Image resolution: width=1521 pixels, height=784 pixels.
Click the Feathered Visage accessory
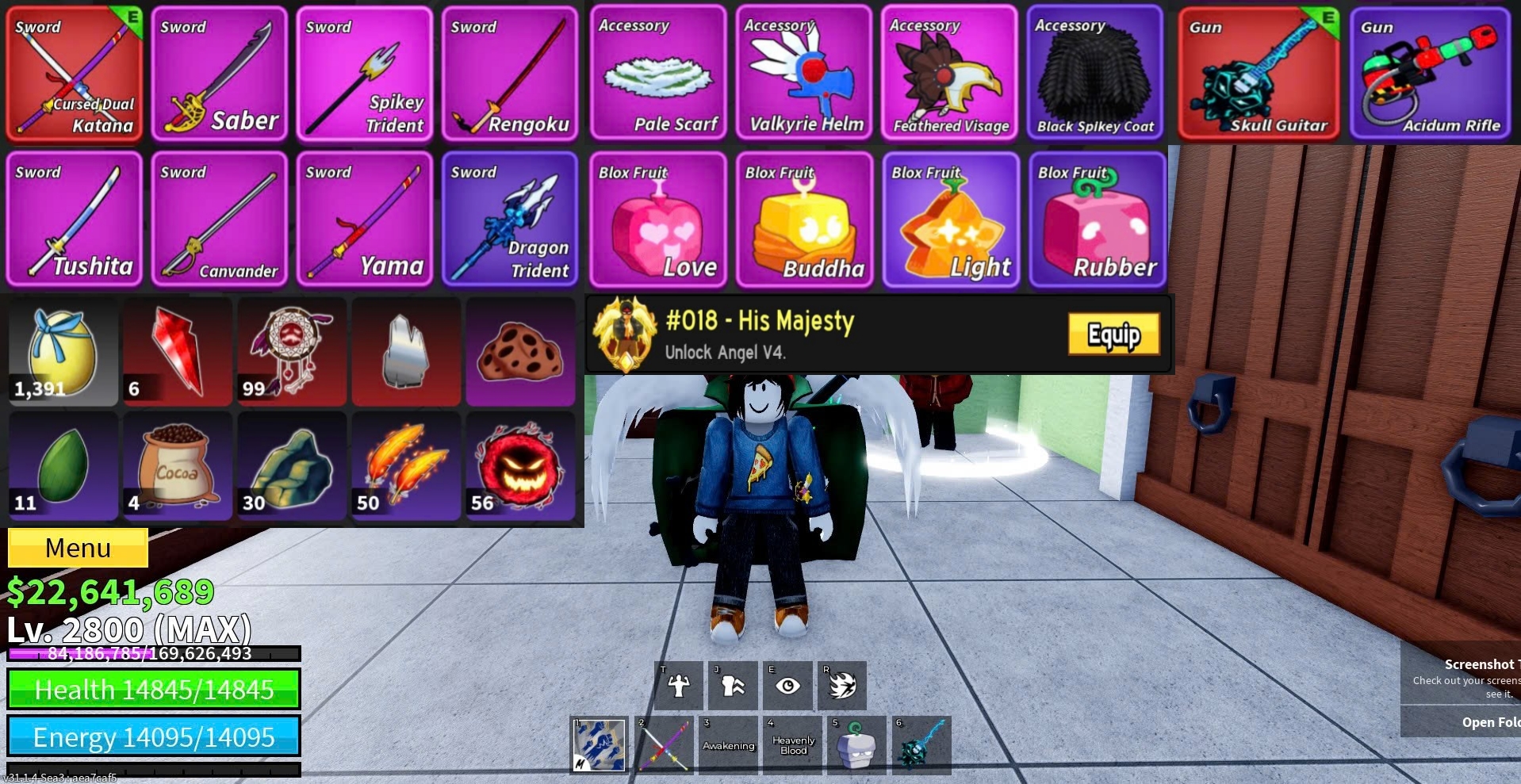coord(948,74)
